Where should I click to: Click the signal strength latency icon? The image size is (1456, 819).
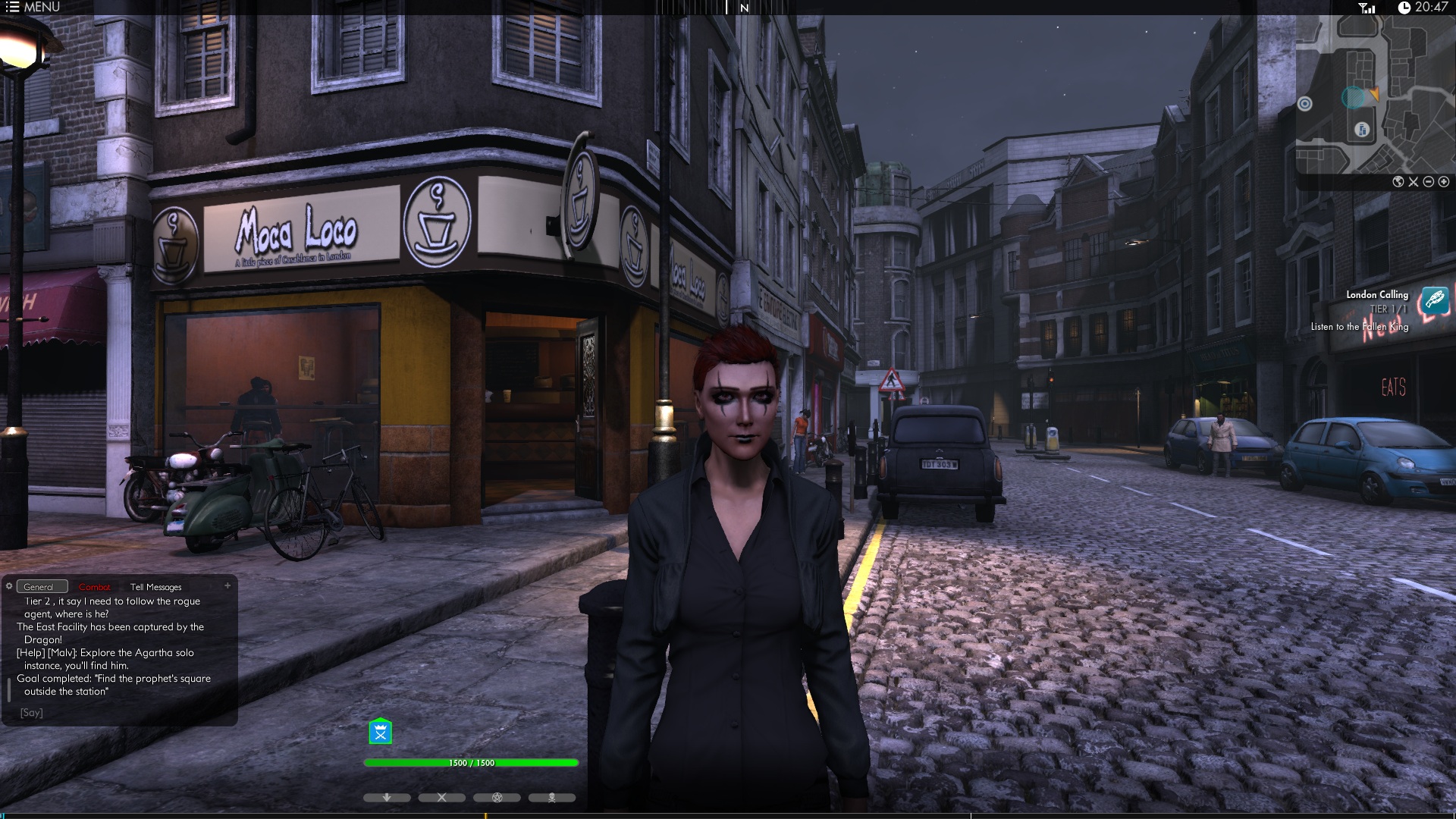pos(1367,8)
